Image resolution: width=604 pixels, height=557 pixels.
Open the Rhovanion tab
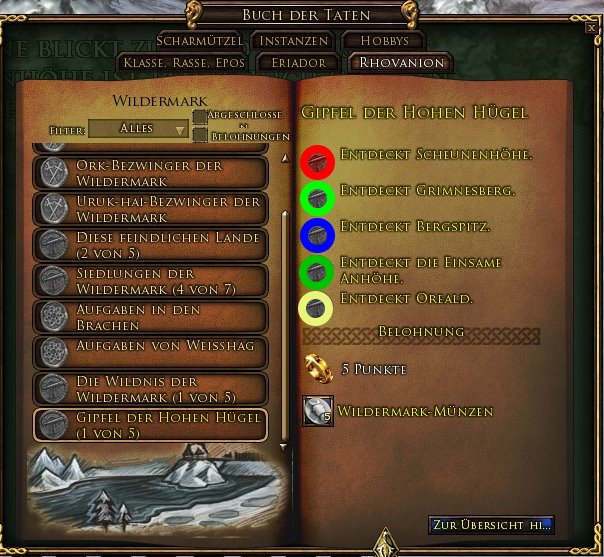click(397, 62)
